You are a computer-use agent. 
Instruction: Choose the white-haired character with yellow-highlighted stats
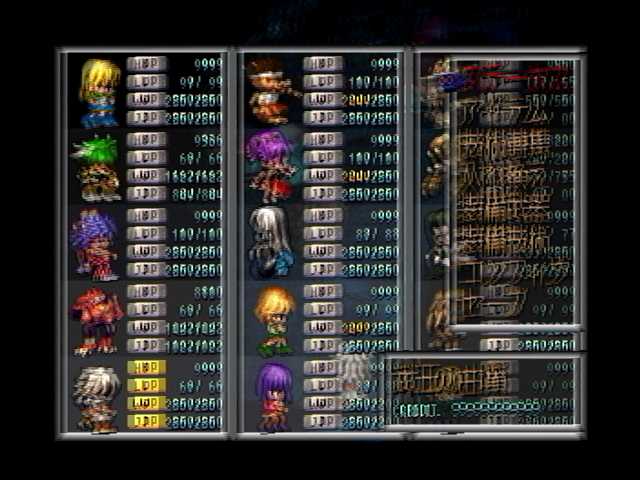pyautogui.click(x=98, y=397)
